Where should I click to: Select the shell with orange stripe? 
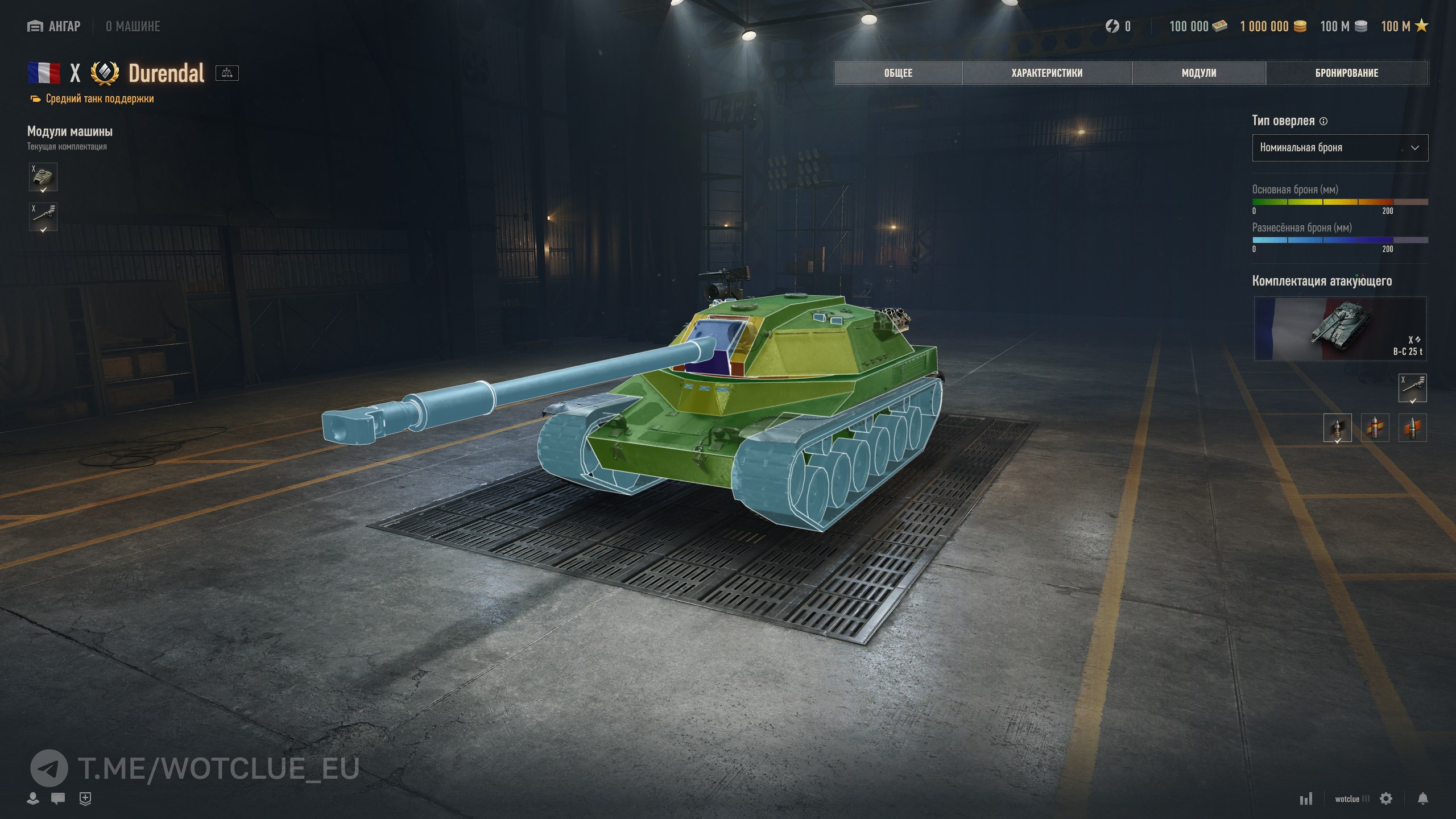coord(1412,428)
